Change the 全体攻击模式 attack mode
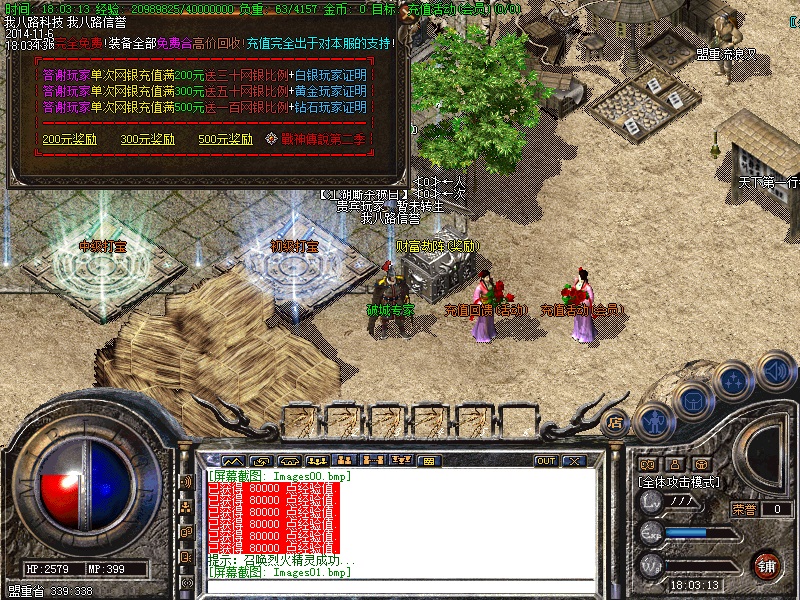800x600 pixels. coord(681,482)
